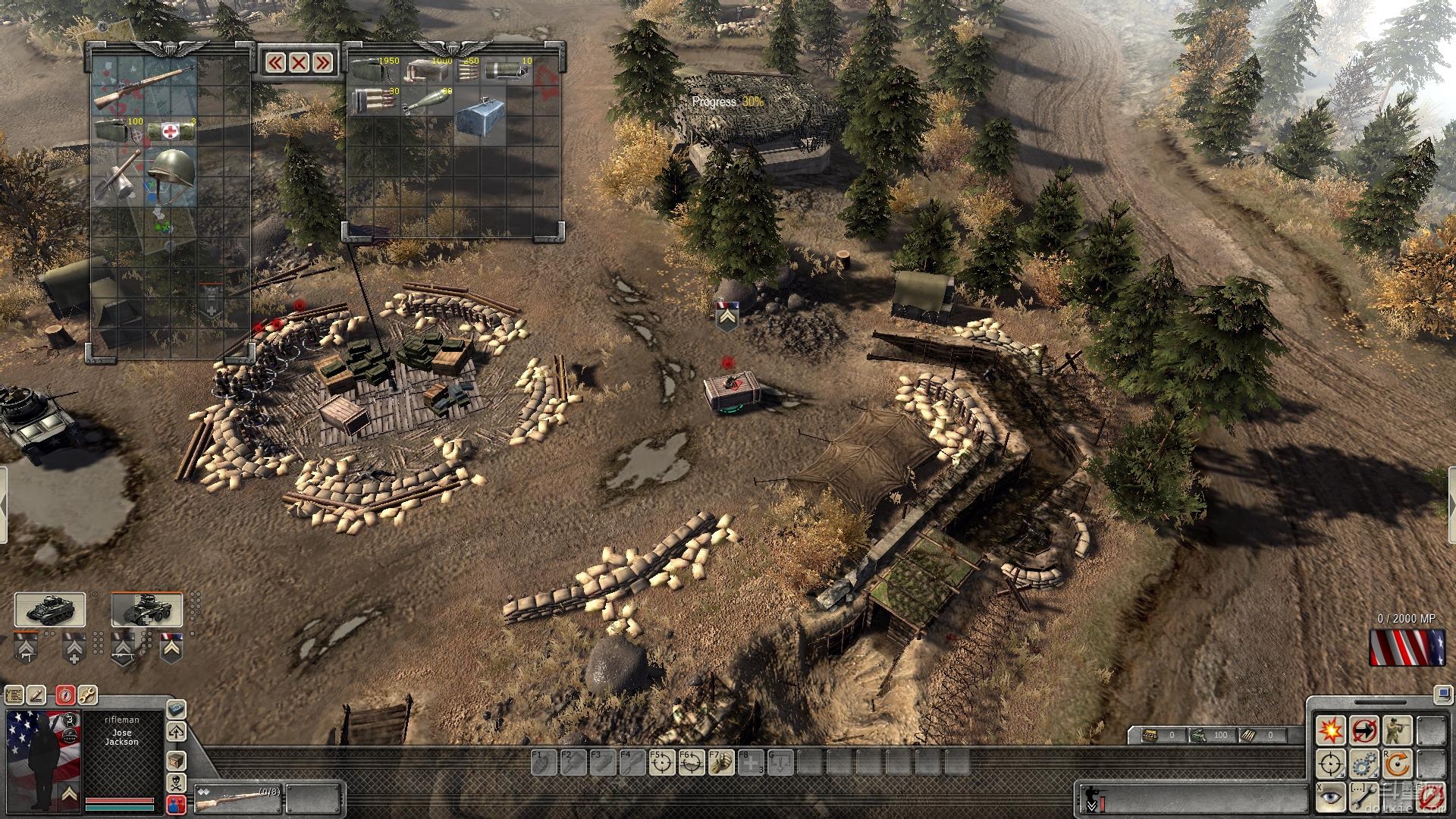The image size is (1456, 819).
Task: Activate the explosion attack command
Action: pos(1331,731)
